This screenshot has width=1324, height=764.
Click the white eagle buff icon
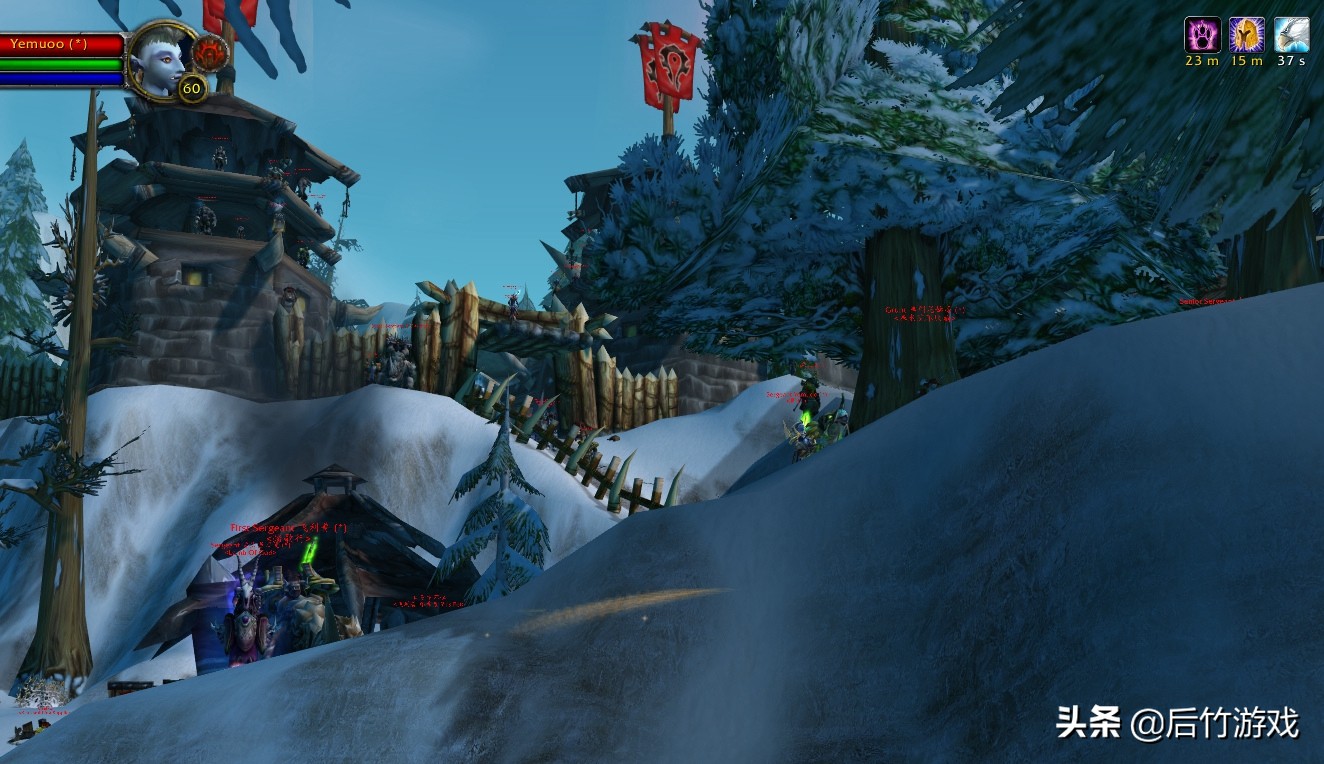1291,35
